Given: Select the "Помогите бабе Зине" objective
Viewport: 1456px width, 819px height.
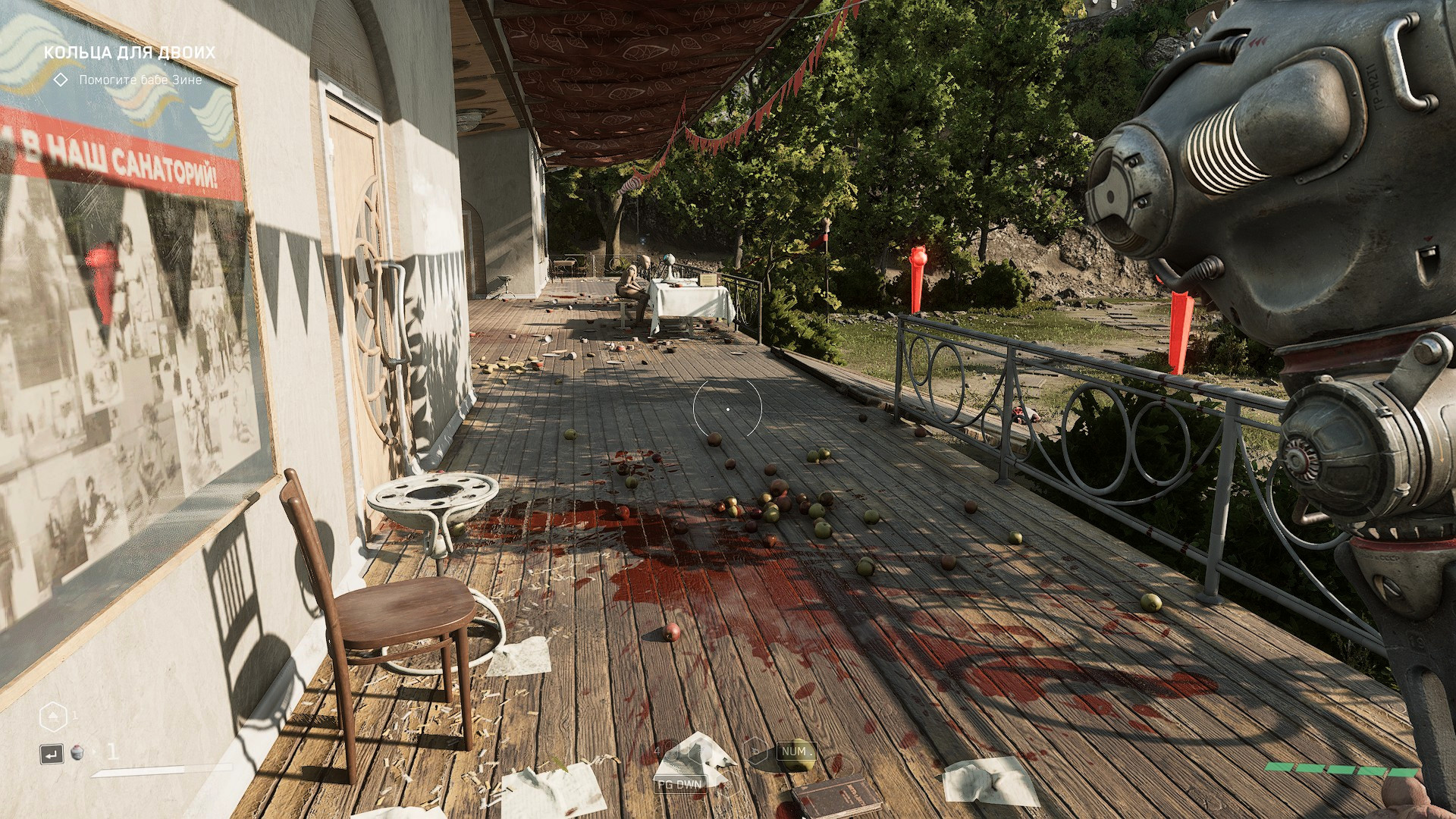Looking at the screenshot, I should (140, 80).
